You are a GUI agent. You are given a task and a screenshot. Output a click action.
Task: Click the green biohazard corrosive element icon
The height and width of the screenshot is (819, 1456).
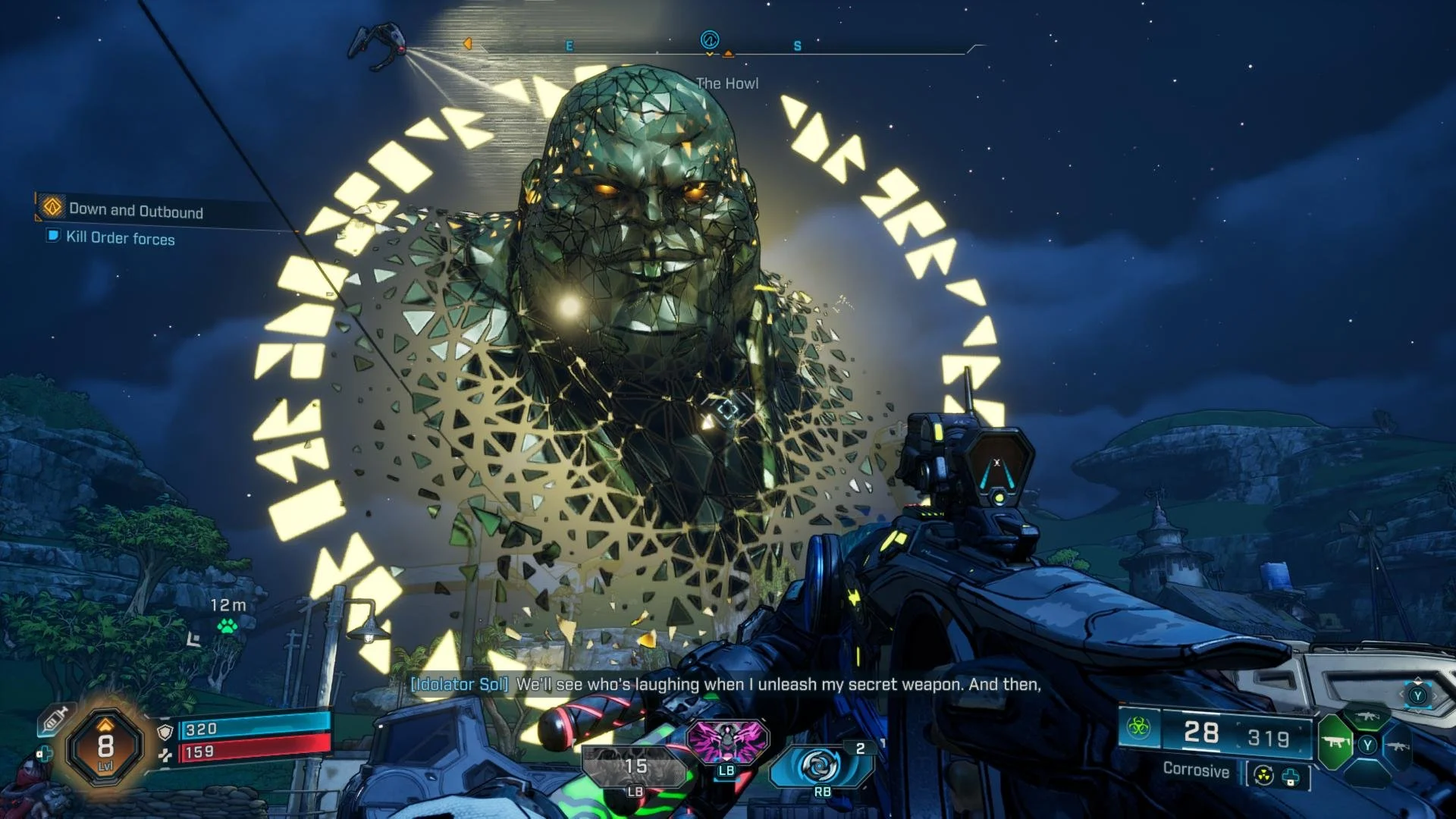pos(1138,728)
